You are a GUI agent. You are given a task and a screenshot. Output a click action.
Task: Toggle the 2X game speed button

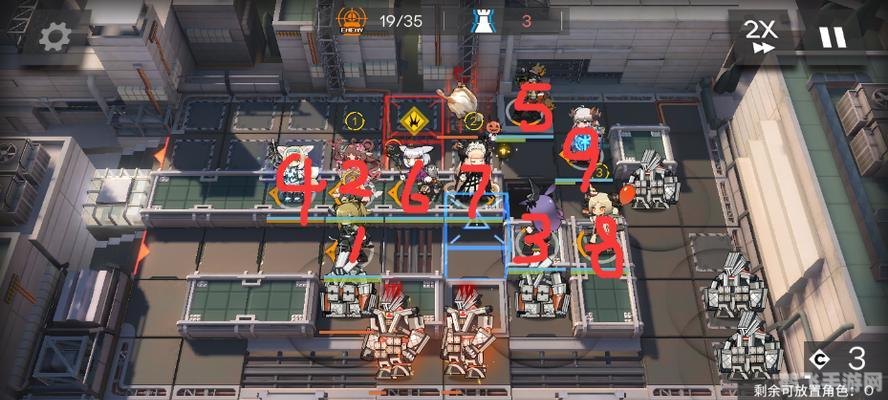coord(762,36)
